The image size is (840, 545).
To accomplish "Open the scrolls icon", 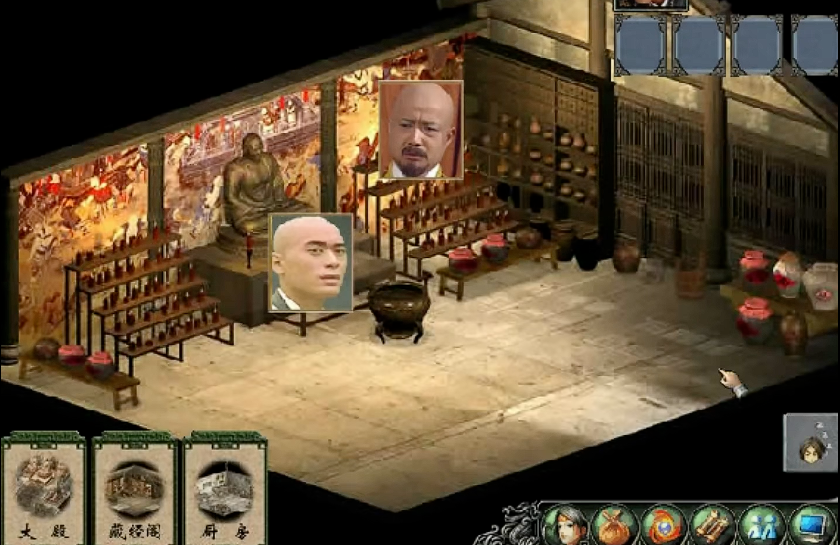I will 713,525.
